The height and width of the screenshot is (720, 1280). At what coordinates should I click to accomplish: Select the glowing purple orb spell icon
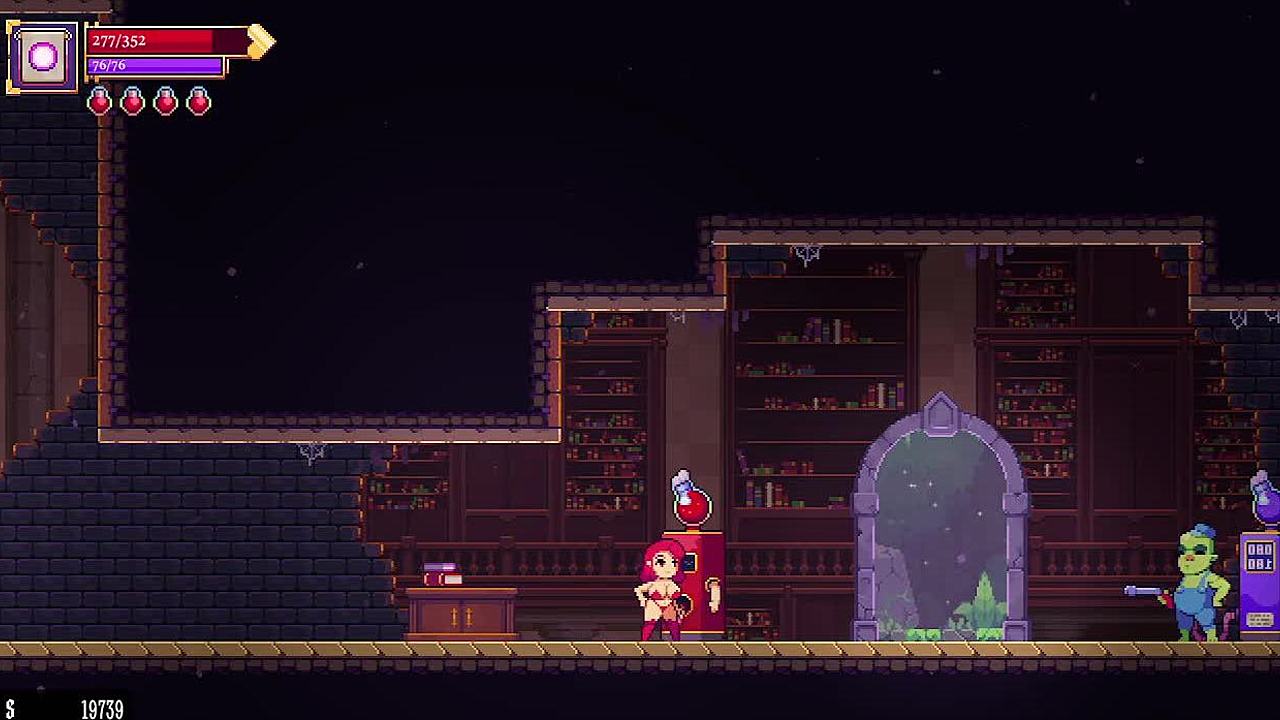tap(43, 57)
